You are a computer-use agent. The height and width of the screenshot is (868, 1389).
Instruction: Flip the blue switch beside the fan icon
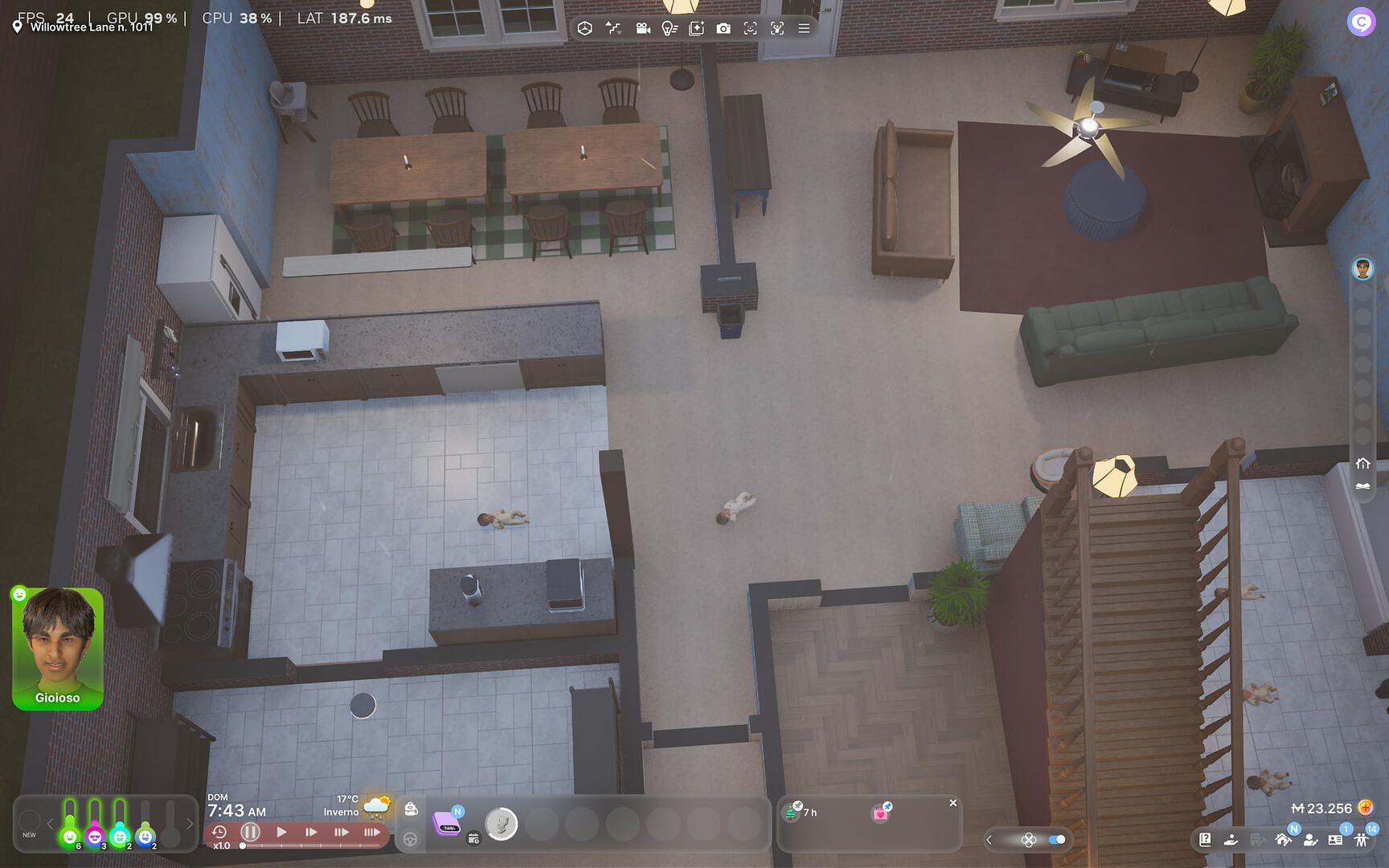click(1055, 839)
